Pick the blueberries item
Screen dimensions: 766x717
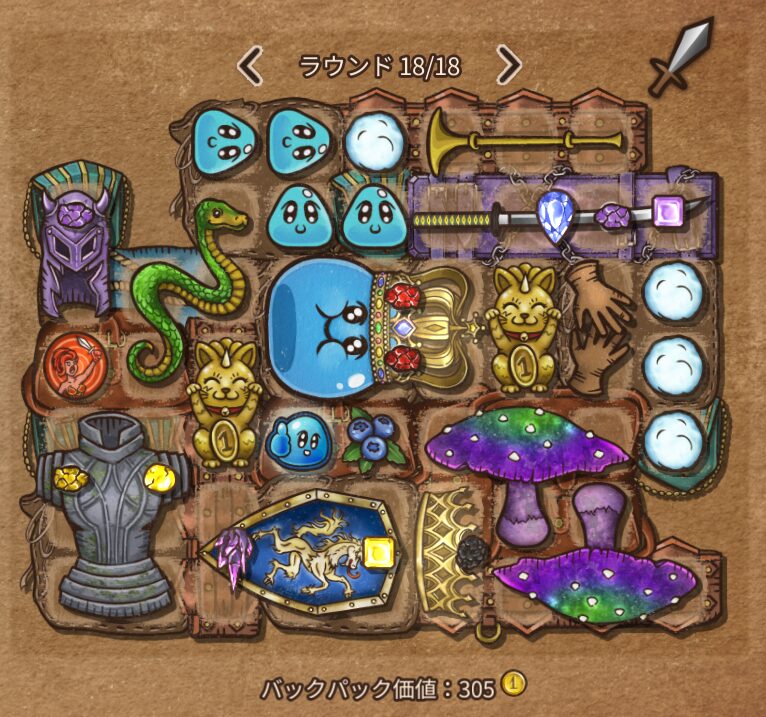pyautogui.click(x=374, y=438)
